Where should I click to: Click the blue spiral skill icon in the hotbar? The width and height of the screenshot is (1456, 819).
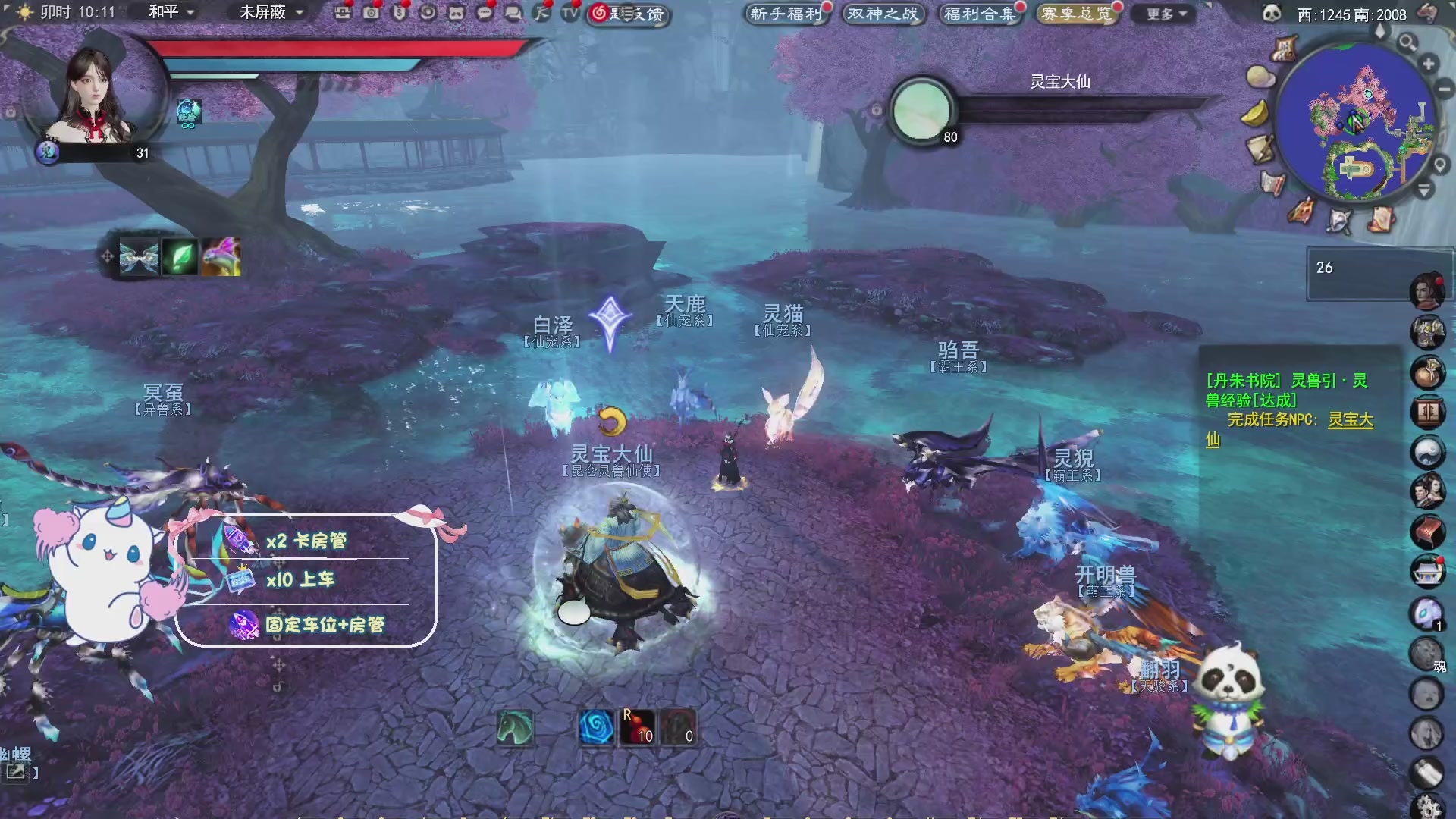coord(596,725)
